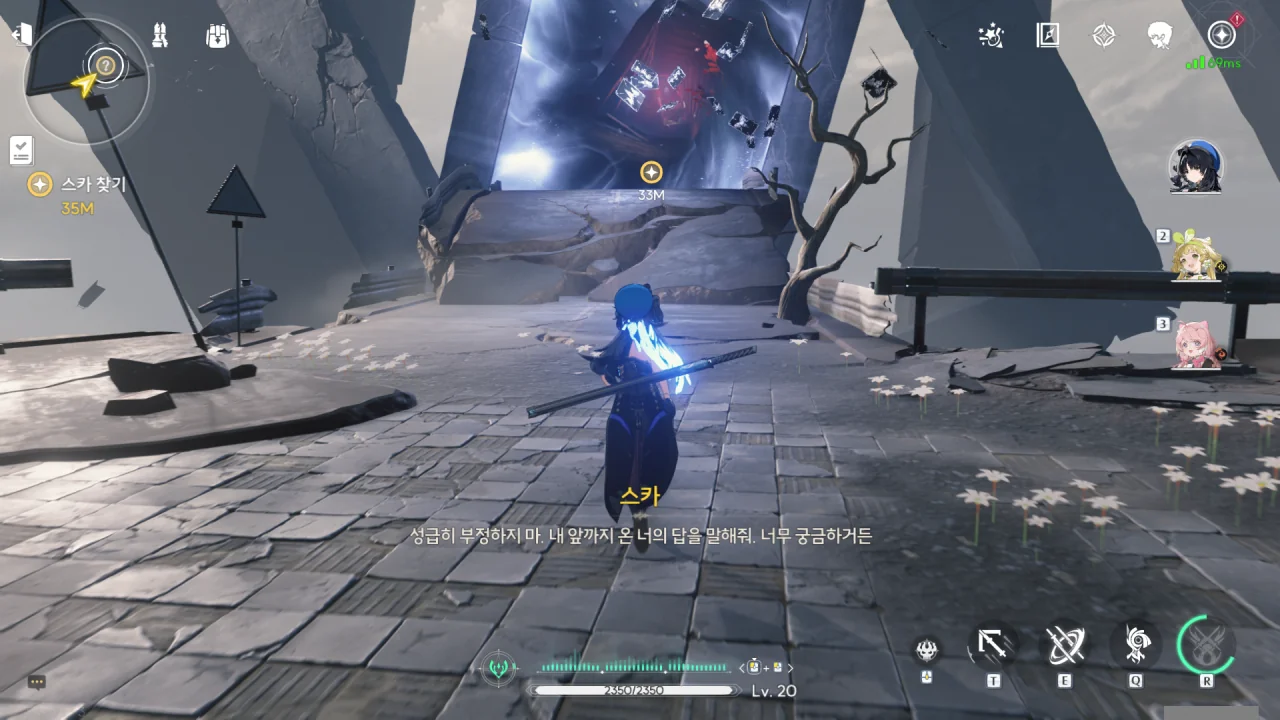
Task: Click the exit door icon
Action: pos(21,35)
